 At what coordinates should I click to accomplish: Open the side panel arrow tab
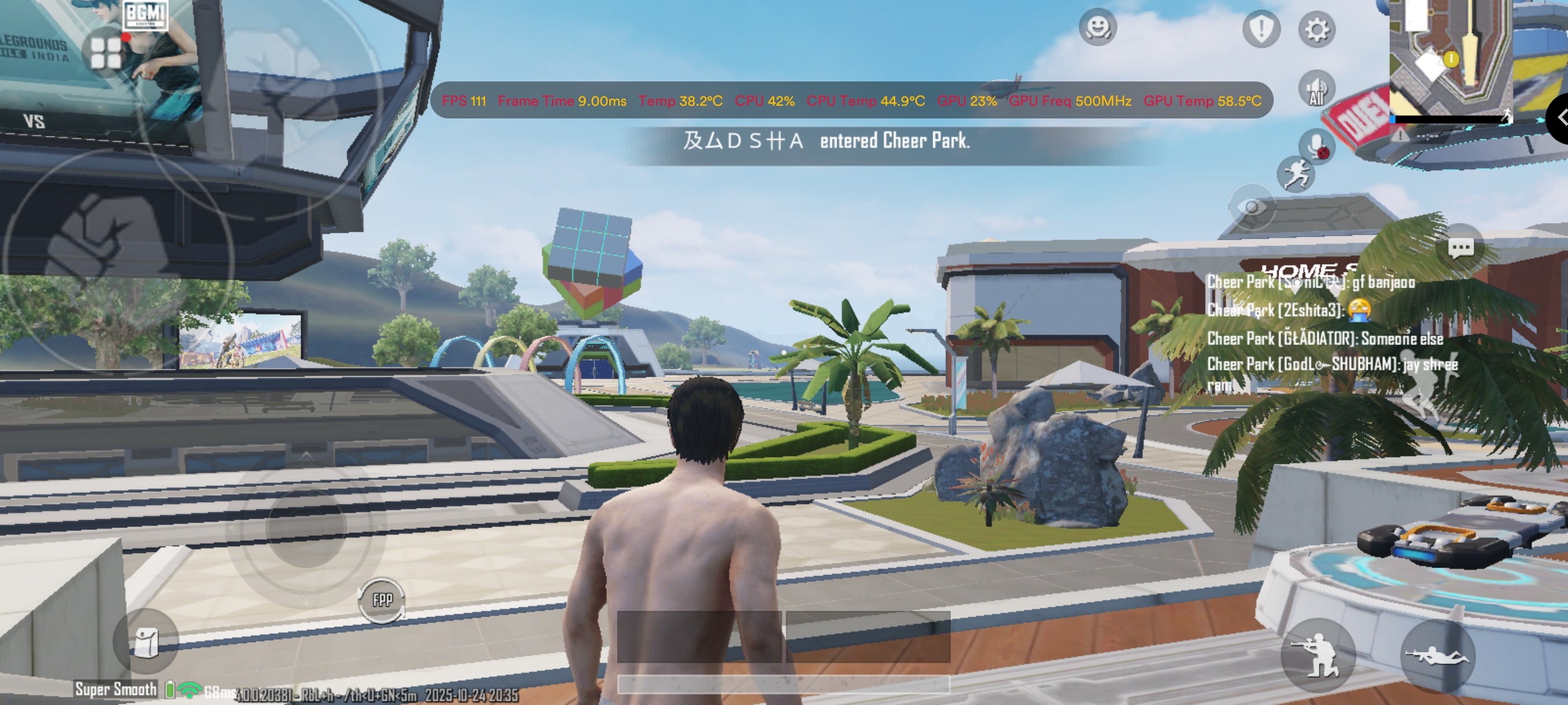pos(1559,117)
